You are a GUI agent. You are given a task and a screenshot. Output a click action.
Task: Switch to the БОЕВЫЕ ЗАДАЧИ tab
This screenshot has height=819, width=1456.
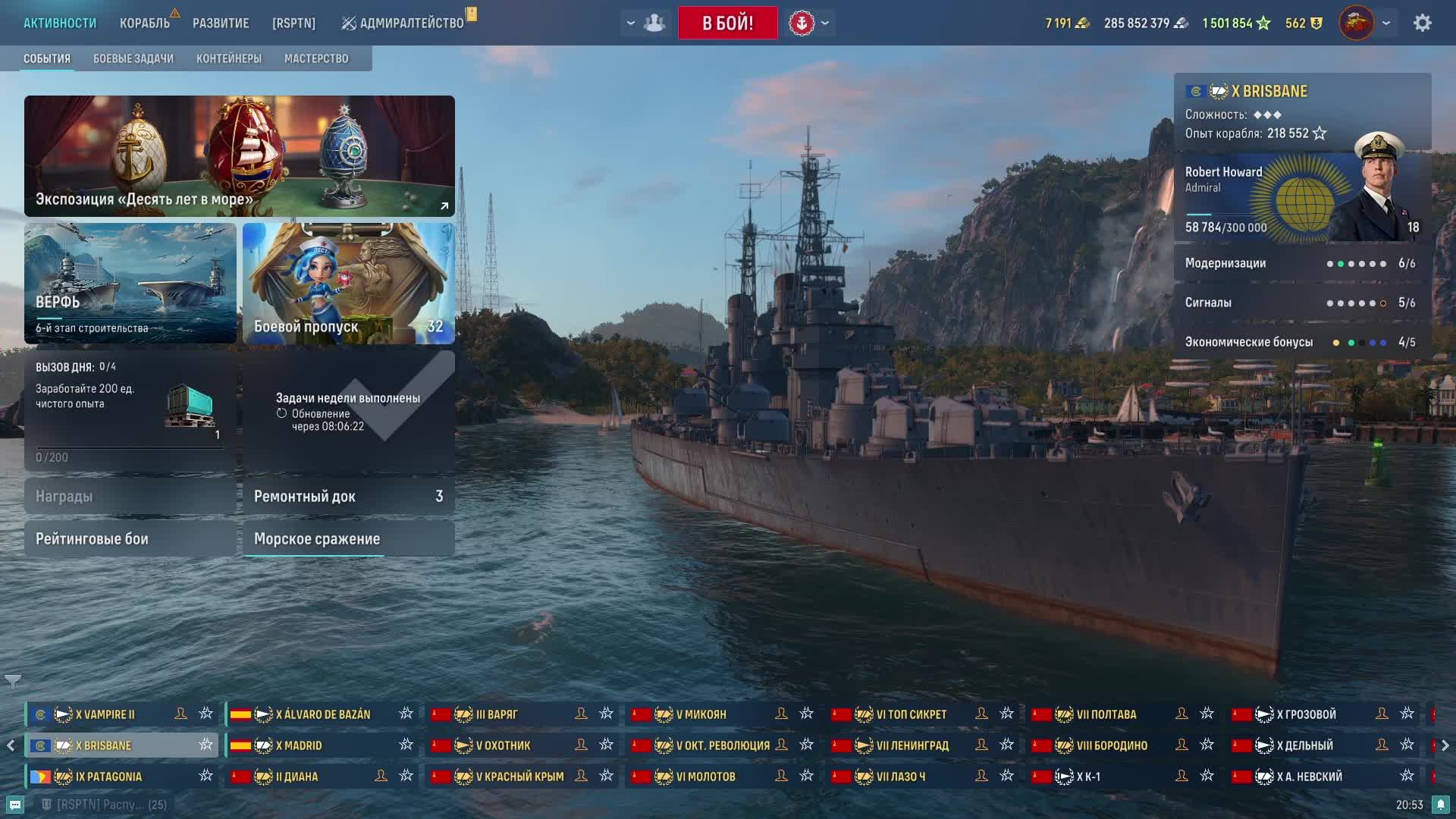point(133,58)
